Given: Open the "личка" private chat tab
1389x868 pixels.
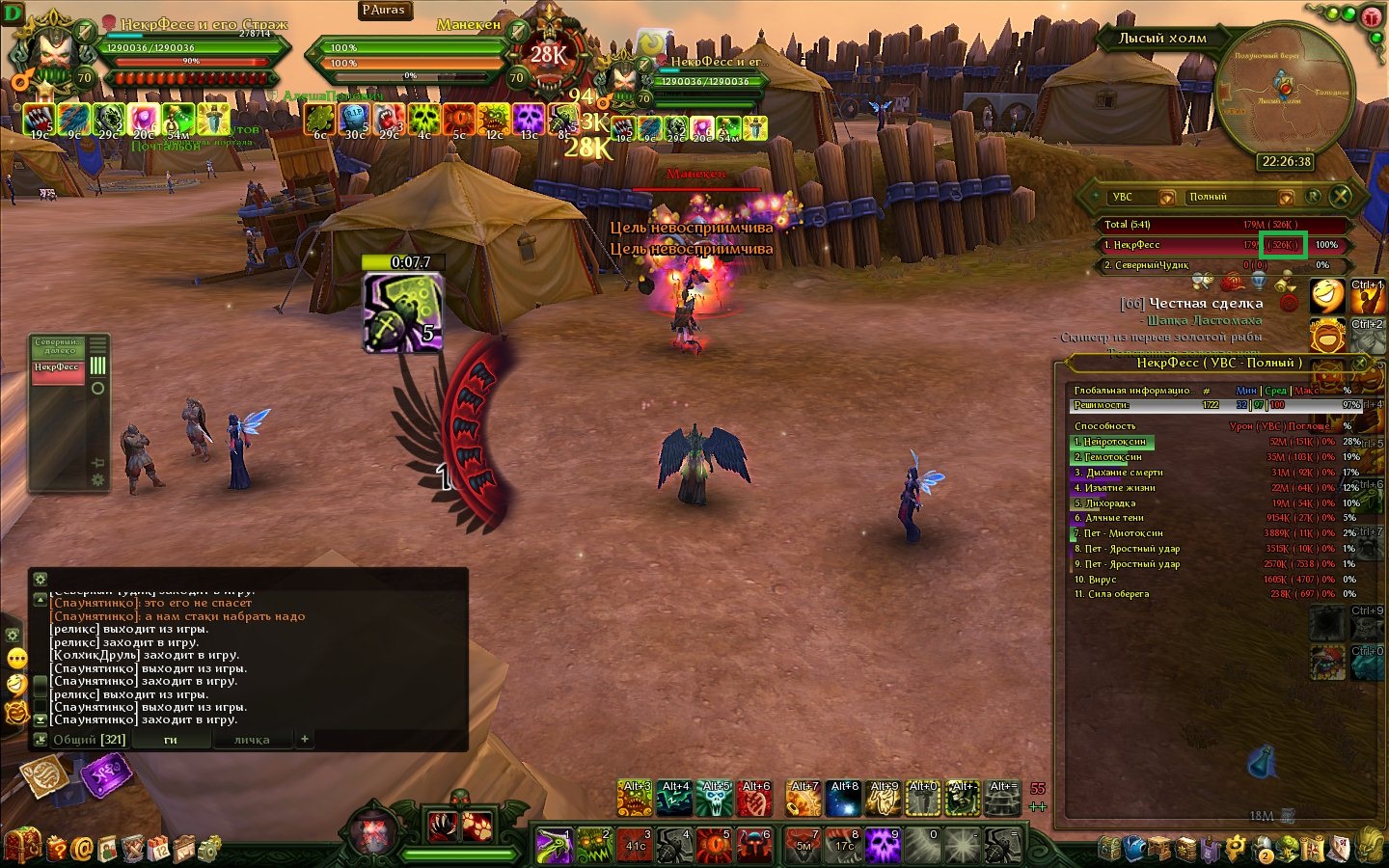Looking at the screenshot, I should (x=252, y=740).
